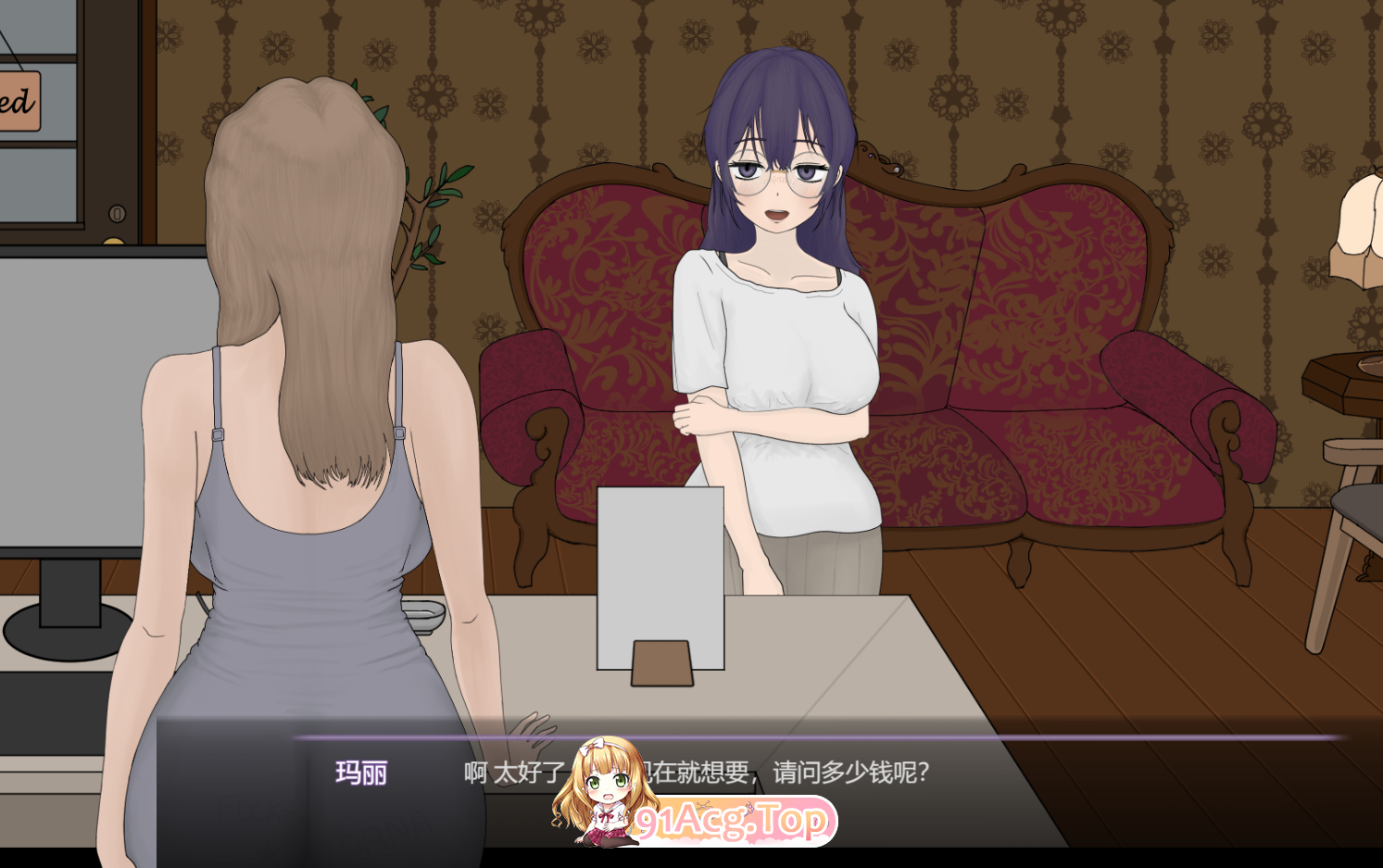Click the 91Acg.Top watermark badge
The image size is (1383, 868).
tap(732, 819)
